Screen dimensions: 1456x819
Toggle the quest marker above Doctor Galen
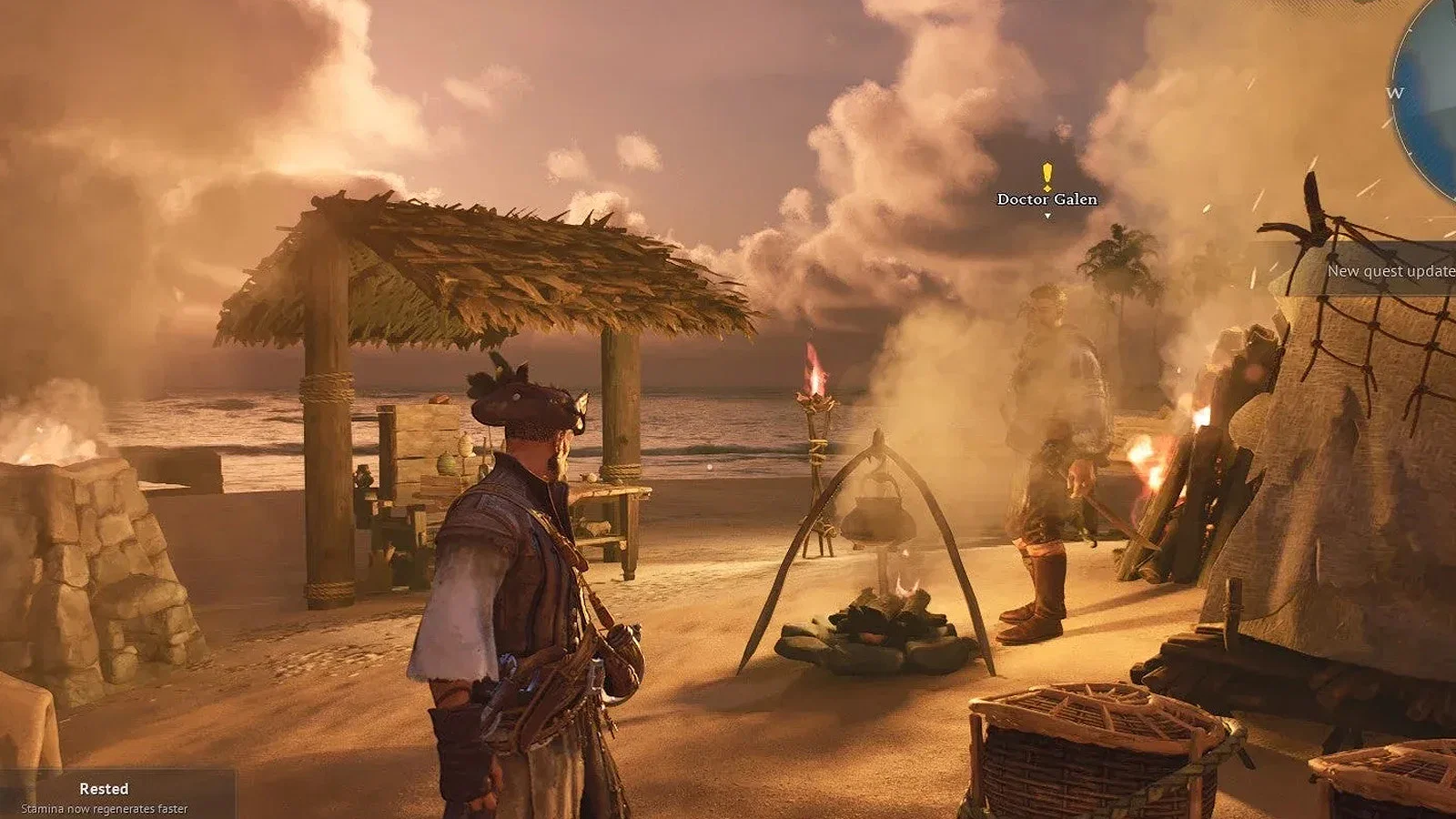pyautogui.click(x=1046, y=173)
